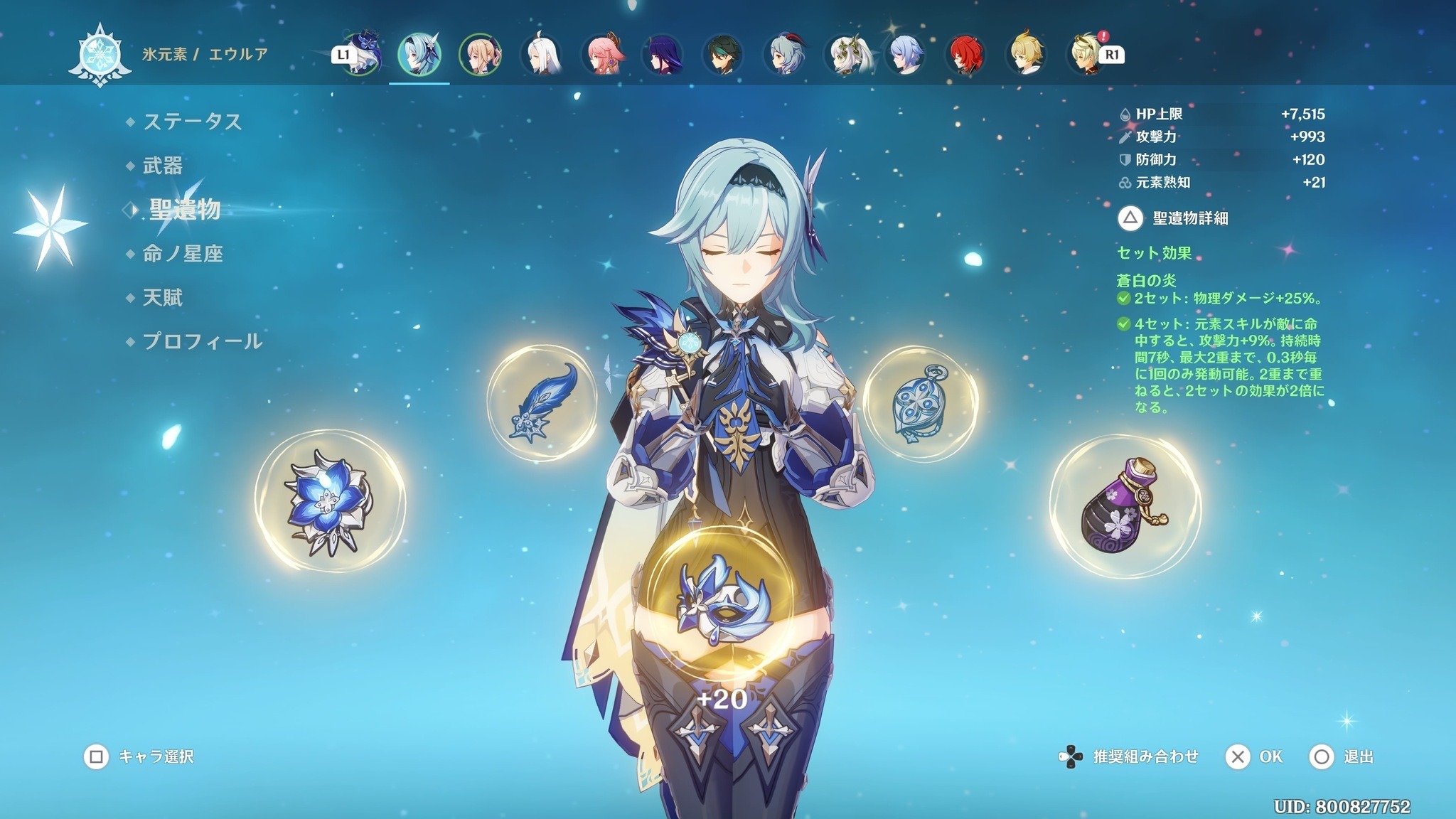Select the Raiden Shogun purple-haired portrait
This screenshot has width=1456, height=819.
[x=663, y=54]
